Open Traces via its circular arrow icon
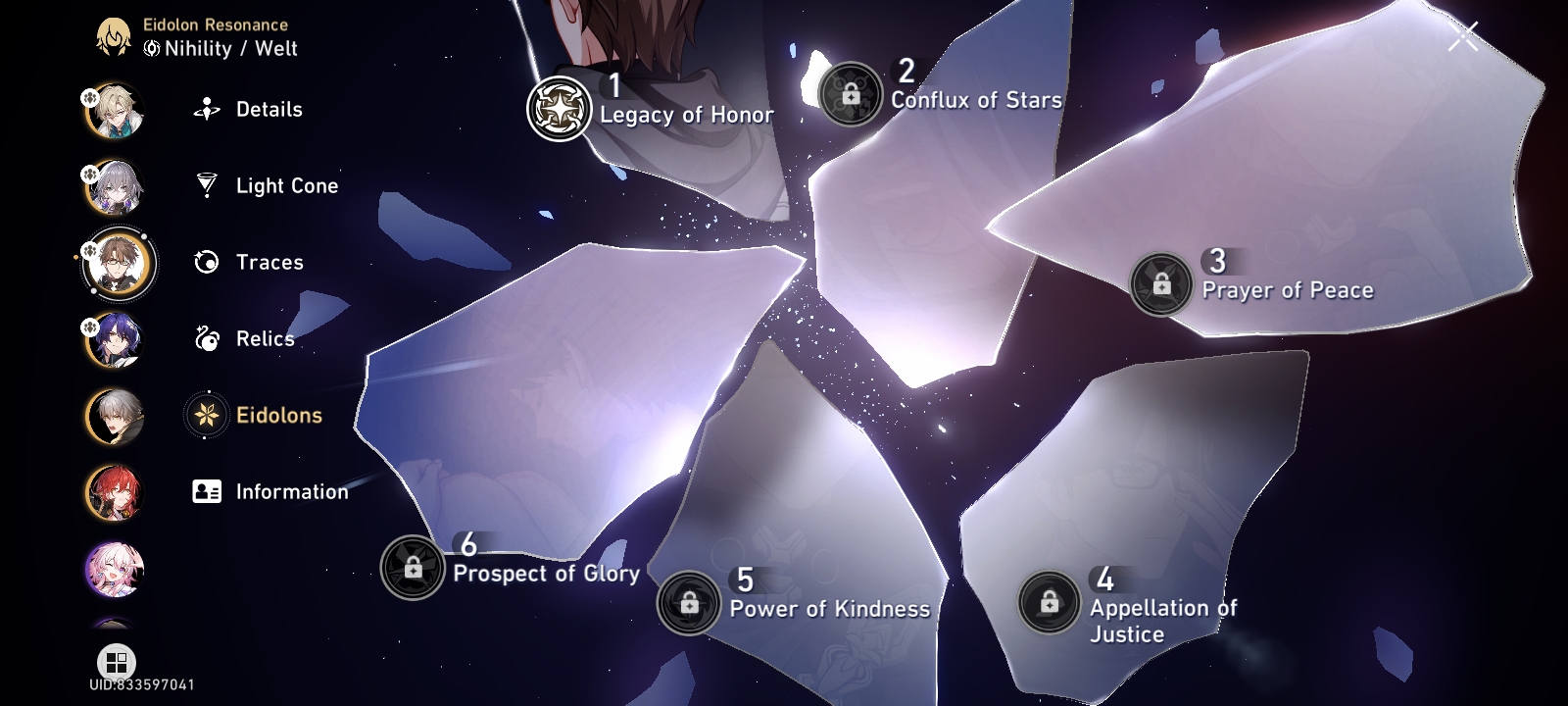 click(206, 262)
